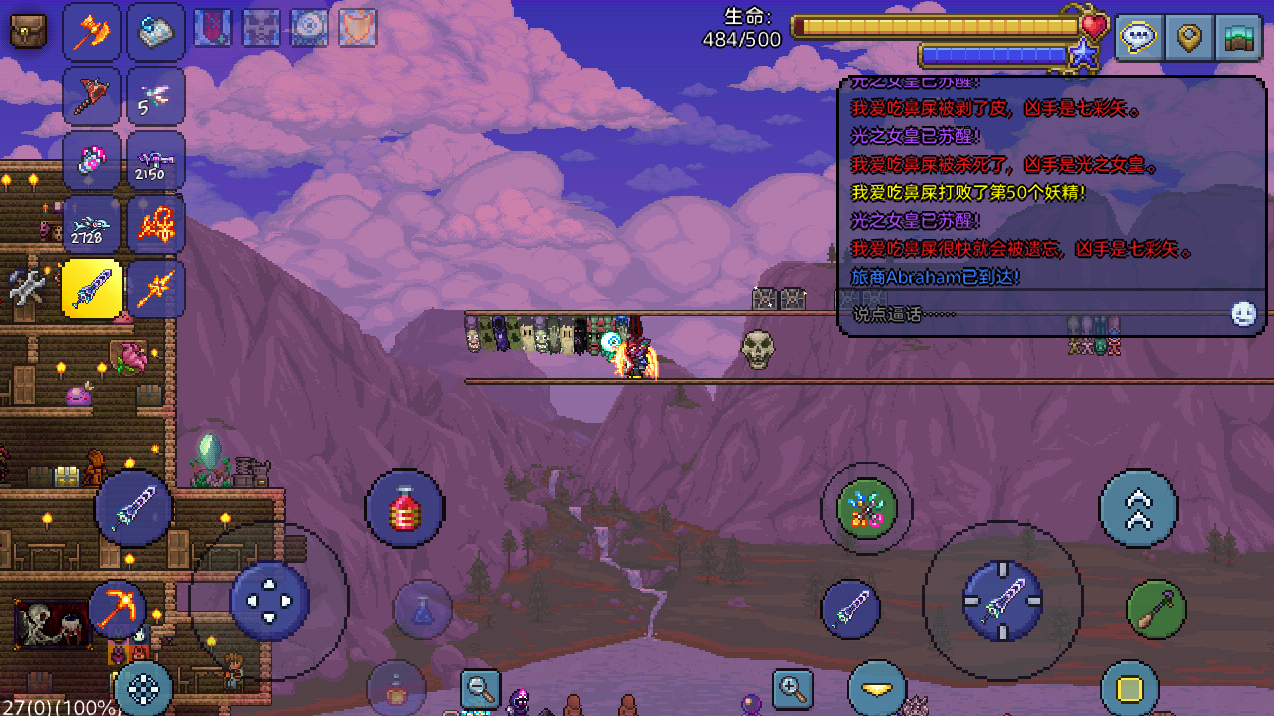The height and width of the screenshot is (716, 1274).
Task: Select the highlighted Zenith sword hotbar slot
Action: pos(92,289)
